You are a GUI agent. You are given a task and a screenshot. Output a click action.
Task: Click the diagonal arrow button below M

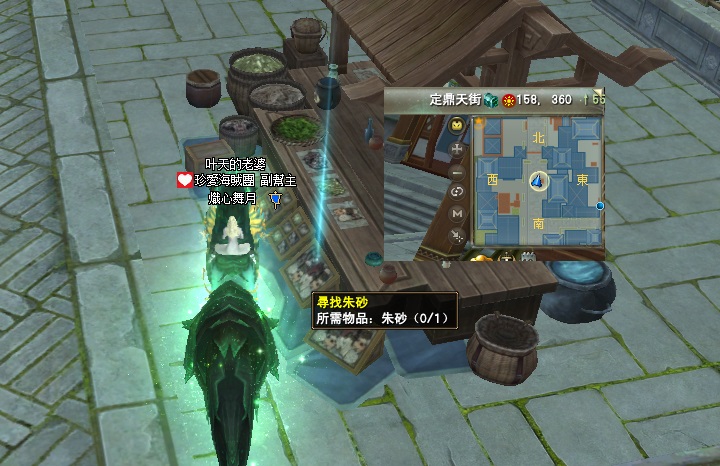[x=457, y=235]
